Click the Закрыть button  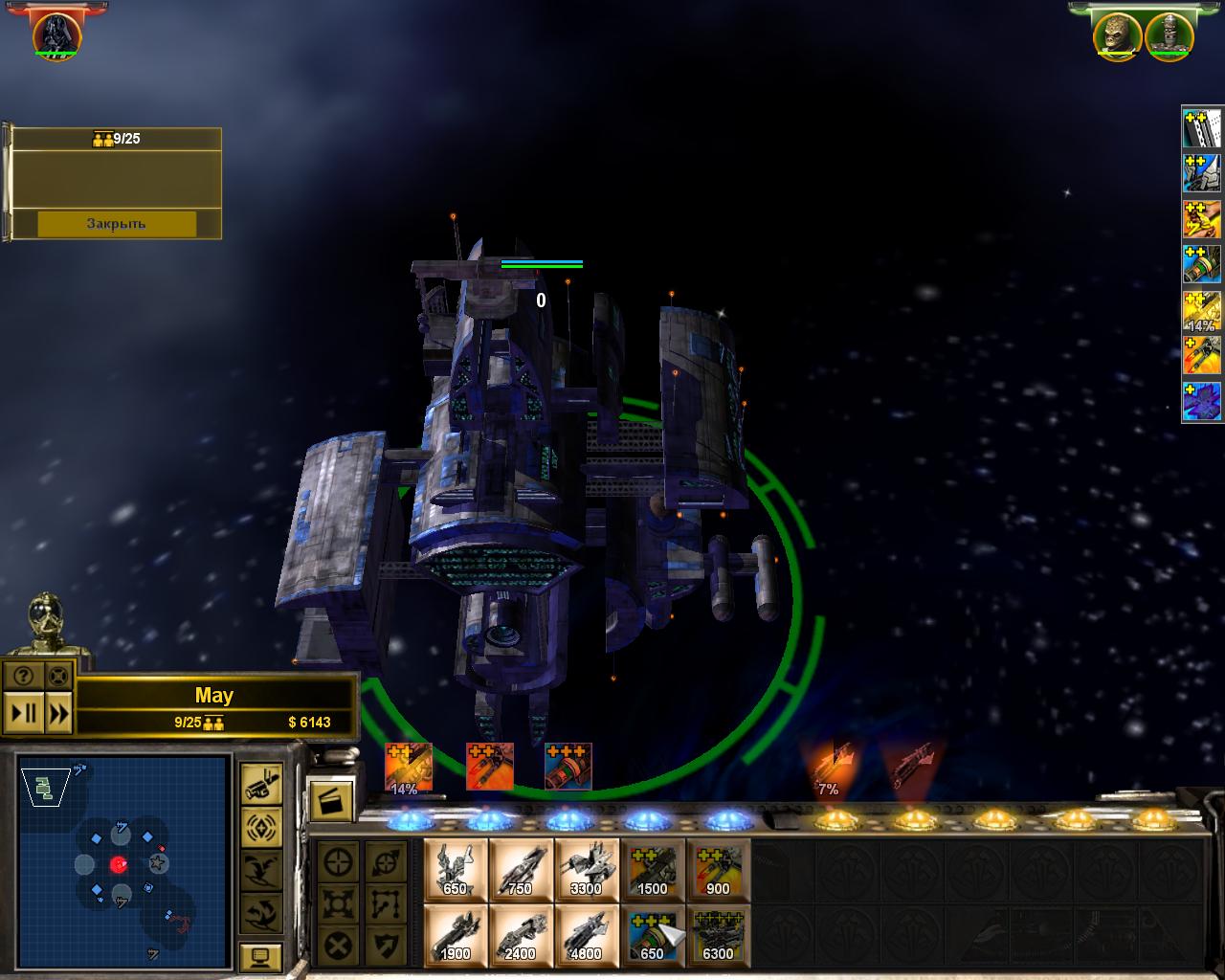116,224
